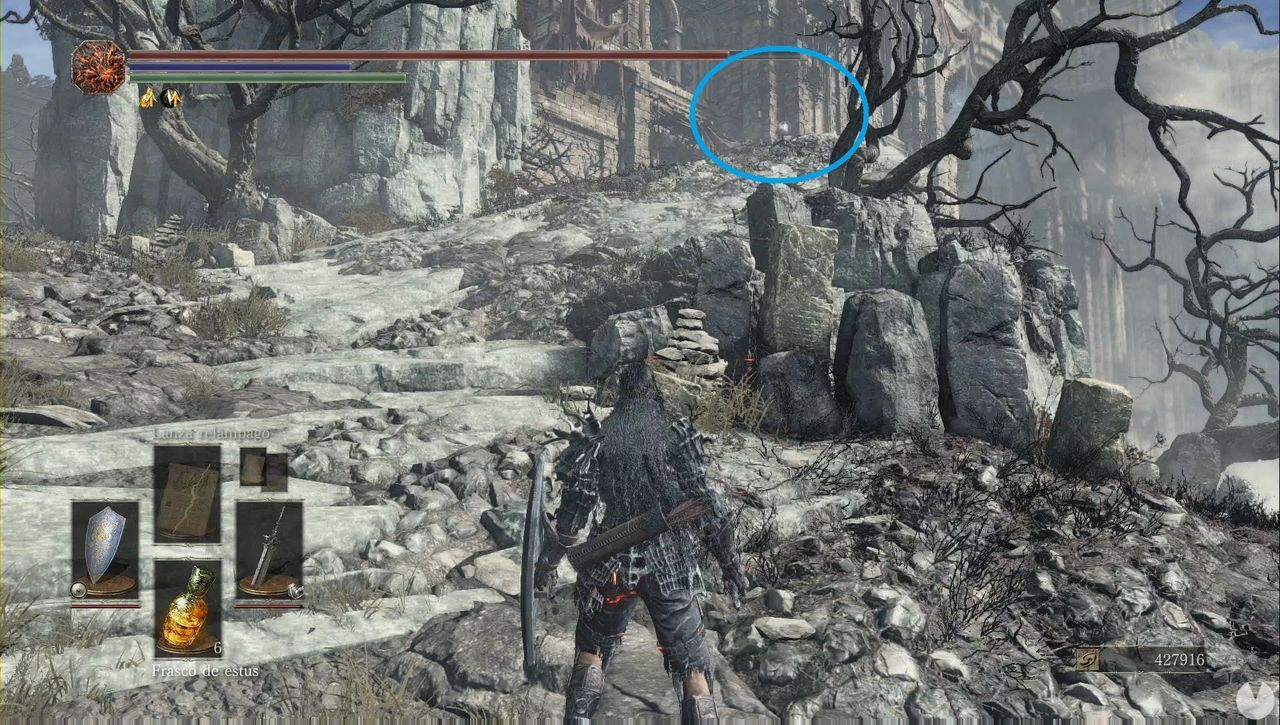Select the greatsword in the right-hand slot
Image resolution: width=1280 pixels, height=725 pixels.
tap(270, 547)
